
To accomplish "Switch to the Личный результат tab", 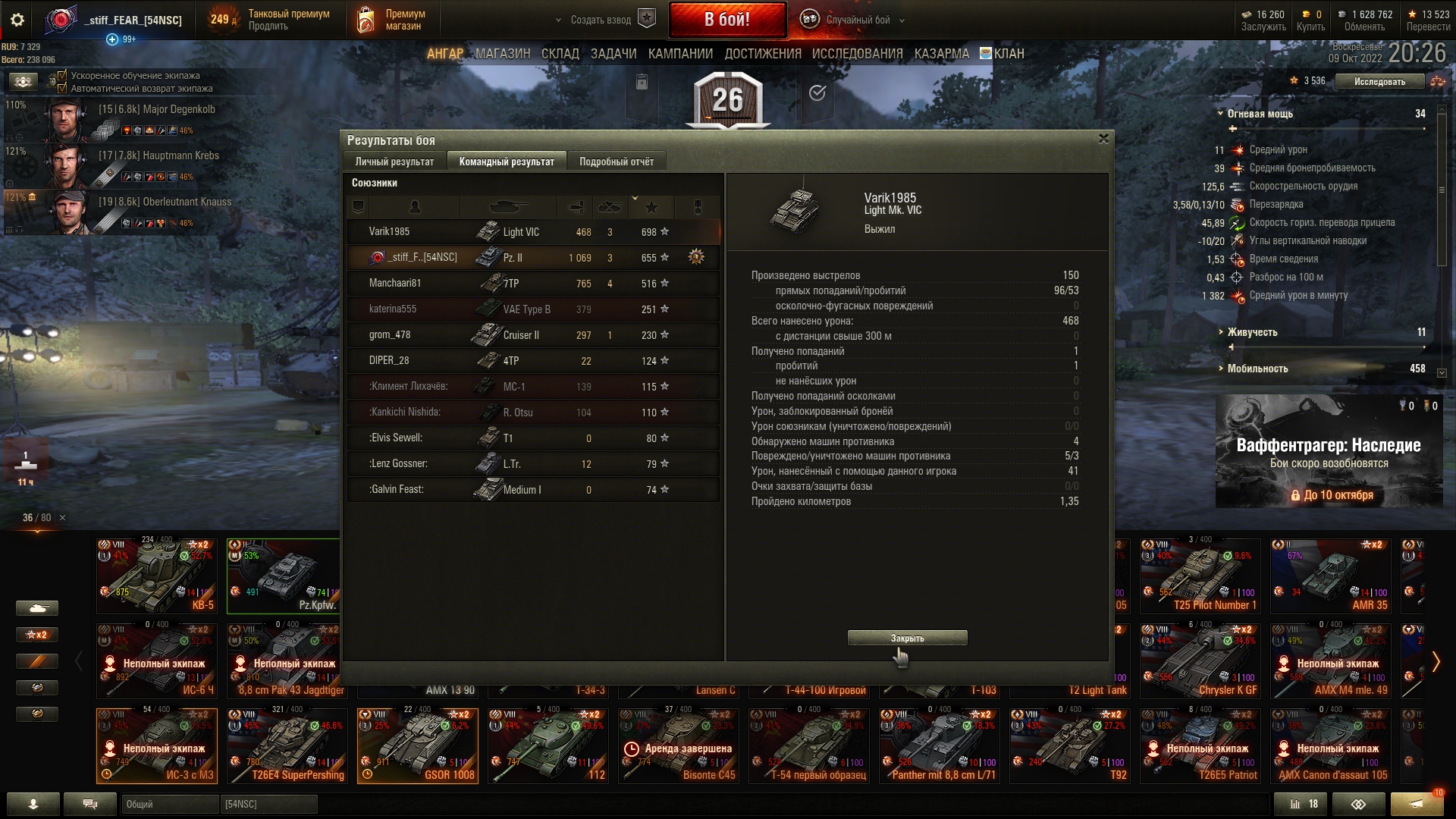I will [394, 162].
